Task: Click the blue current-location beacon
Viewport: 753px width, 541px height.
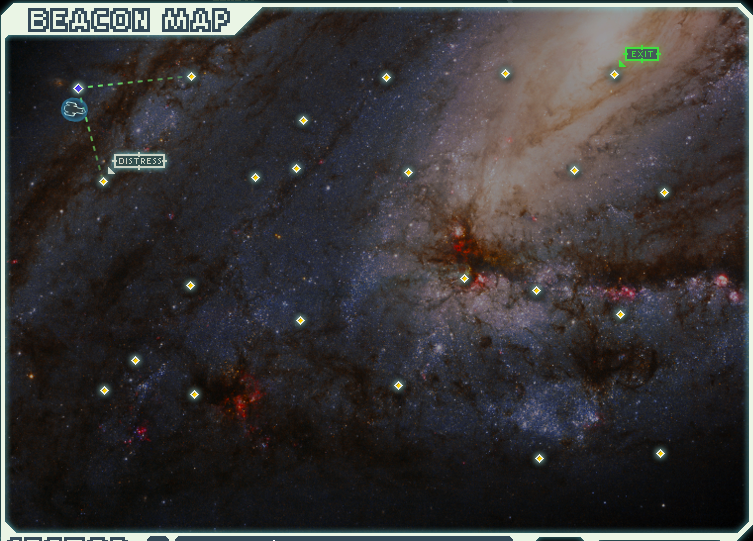Action: point(78,89)
